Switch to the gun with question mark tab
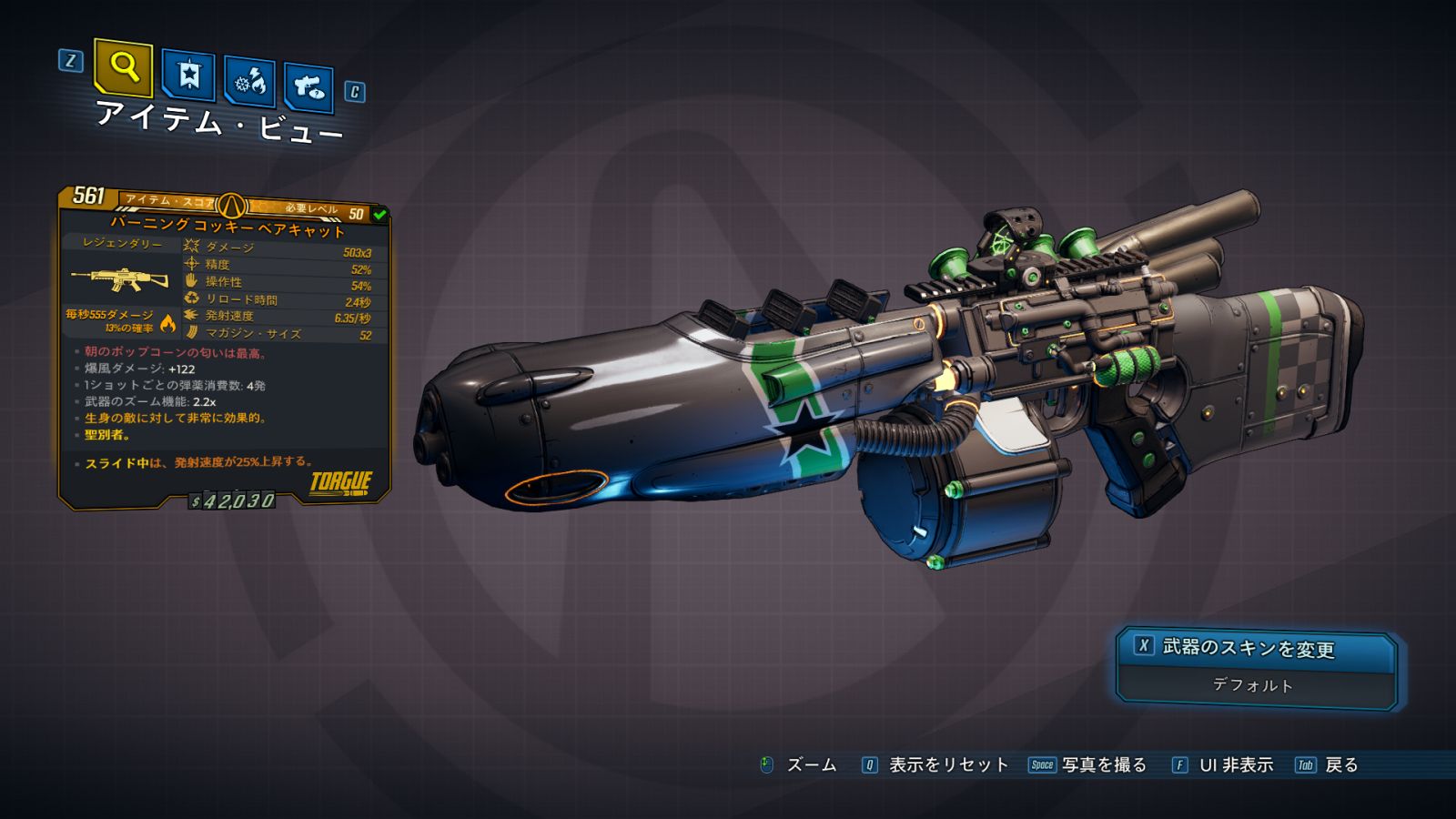 (x=308, y=87)
